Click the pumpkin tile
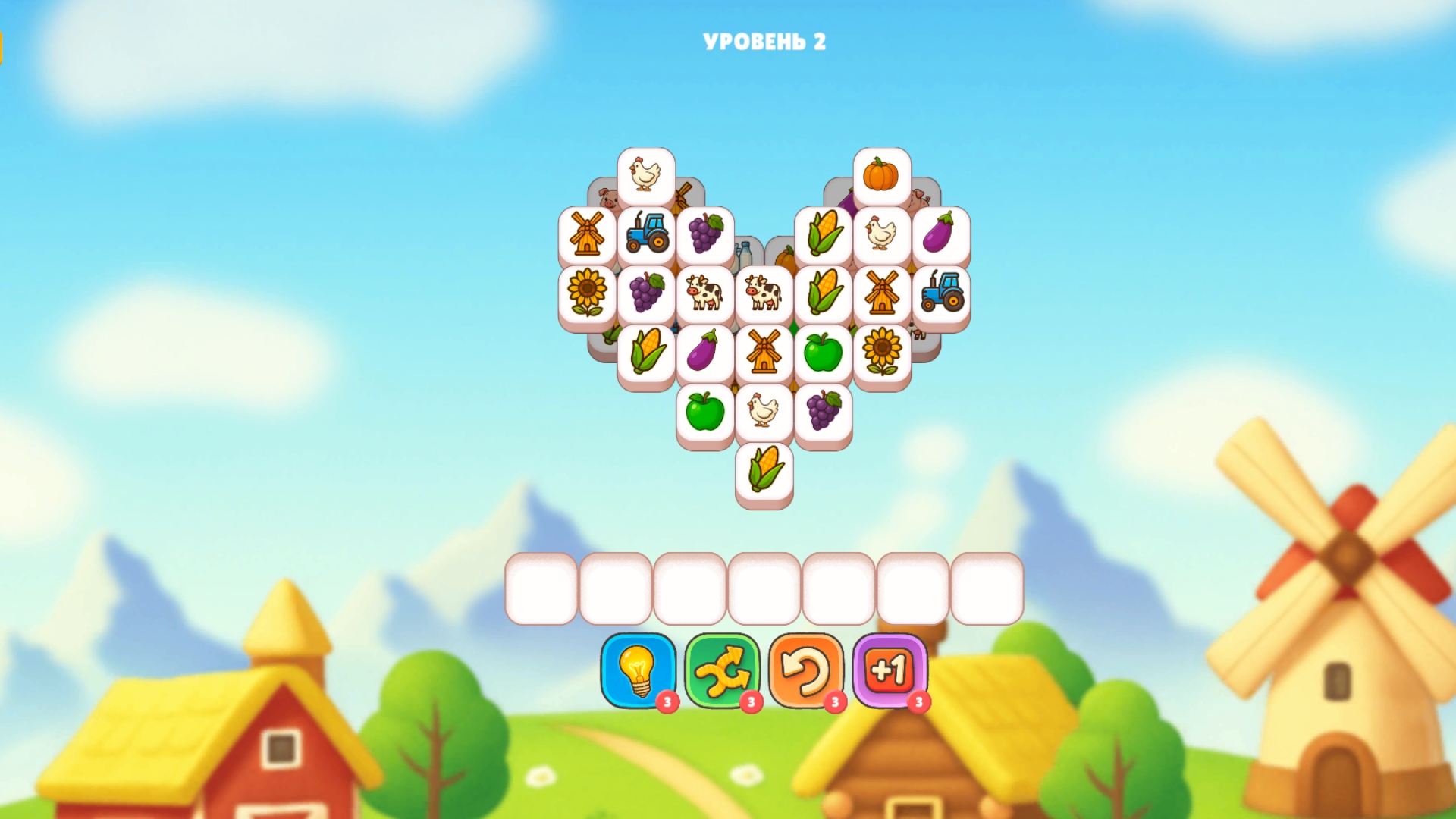Screen dimensions: 1456x819 coord(882,174)
